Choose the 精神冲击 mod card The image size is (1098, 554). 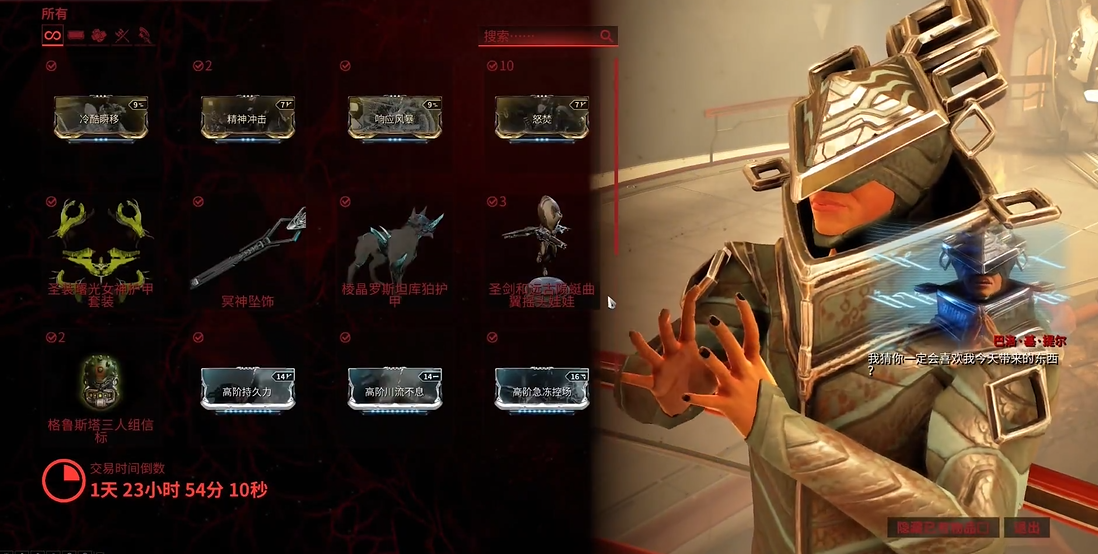pyautogui.click(x=247, y=117)
